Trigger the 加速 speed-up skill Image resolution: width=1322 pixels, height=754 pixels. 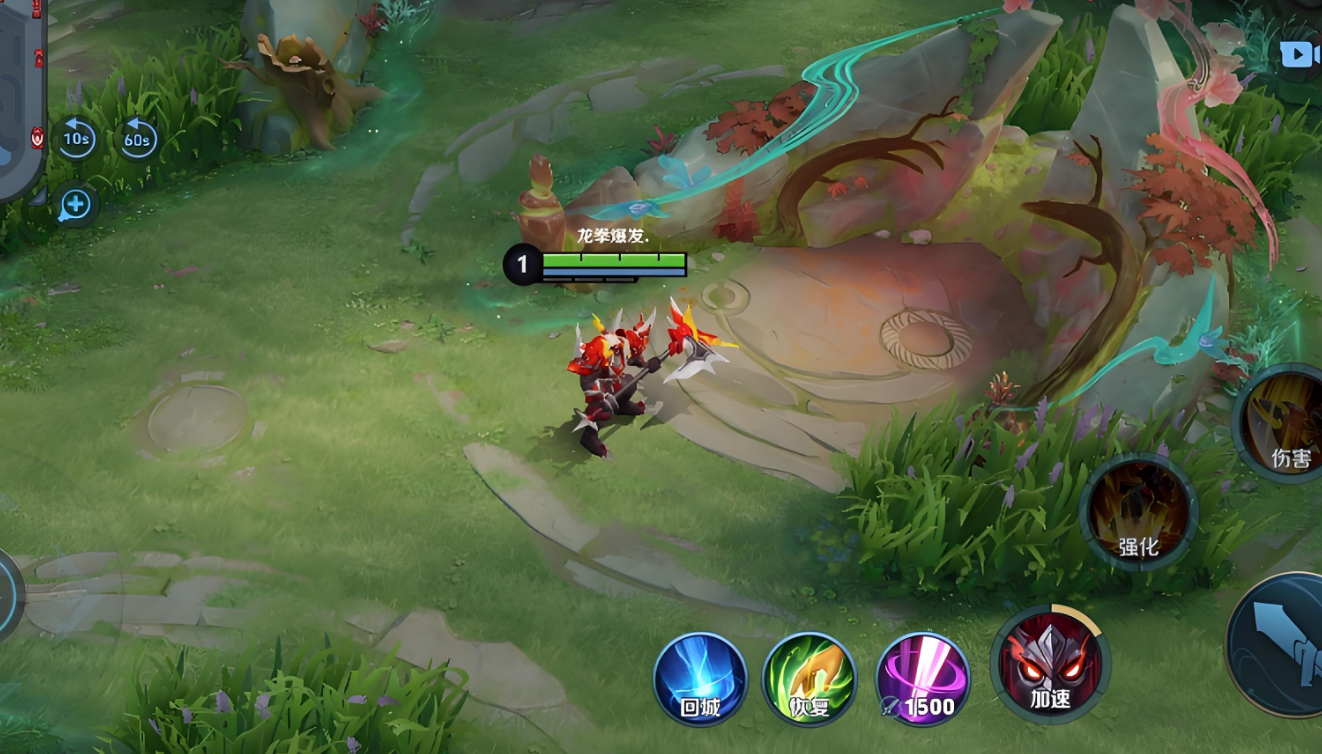click(x=1050, y=664)
